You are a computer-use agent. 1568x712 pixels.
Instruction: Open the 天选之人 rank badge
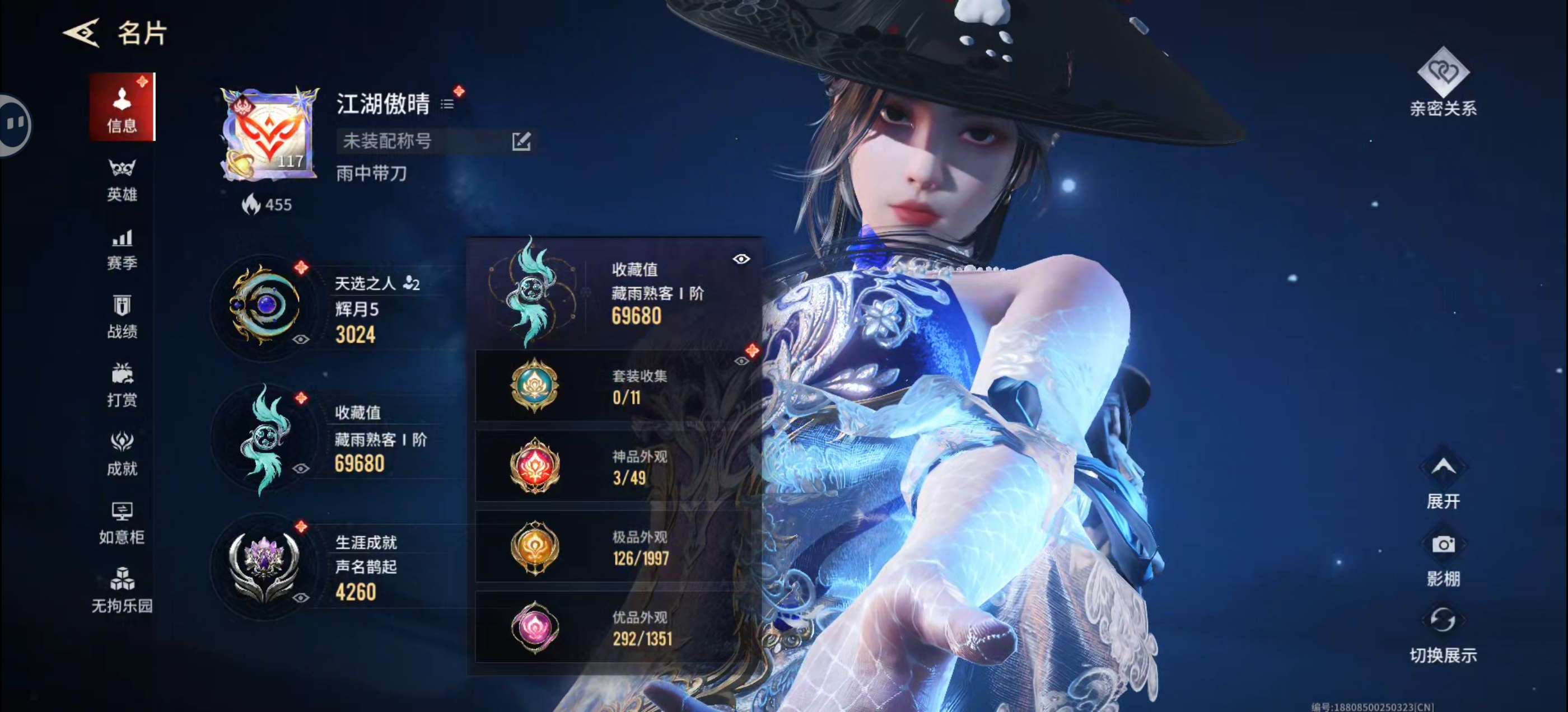tap(265, 305)
